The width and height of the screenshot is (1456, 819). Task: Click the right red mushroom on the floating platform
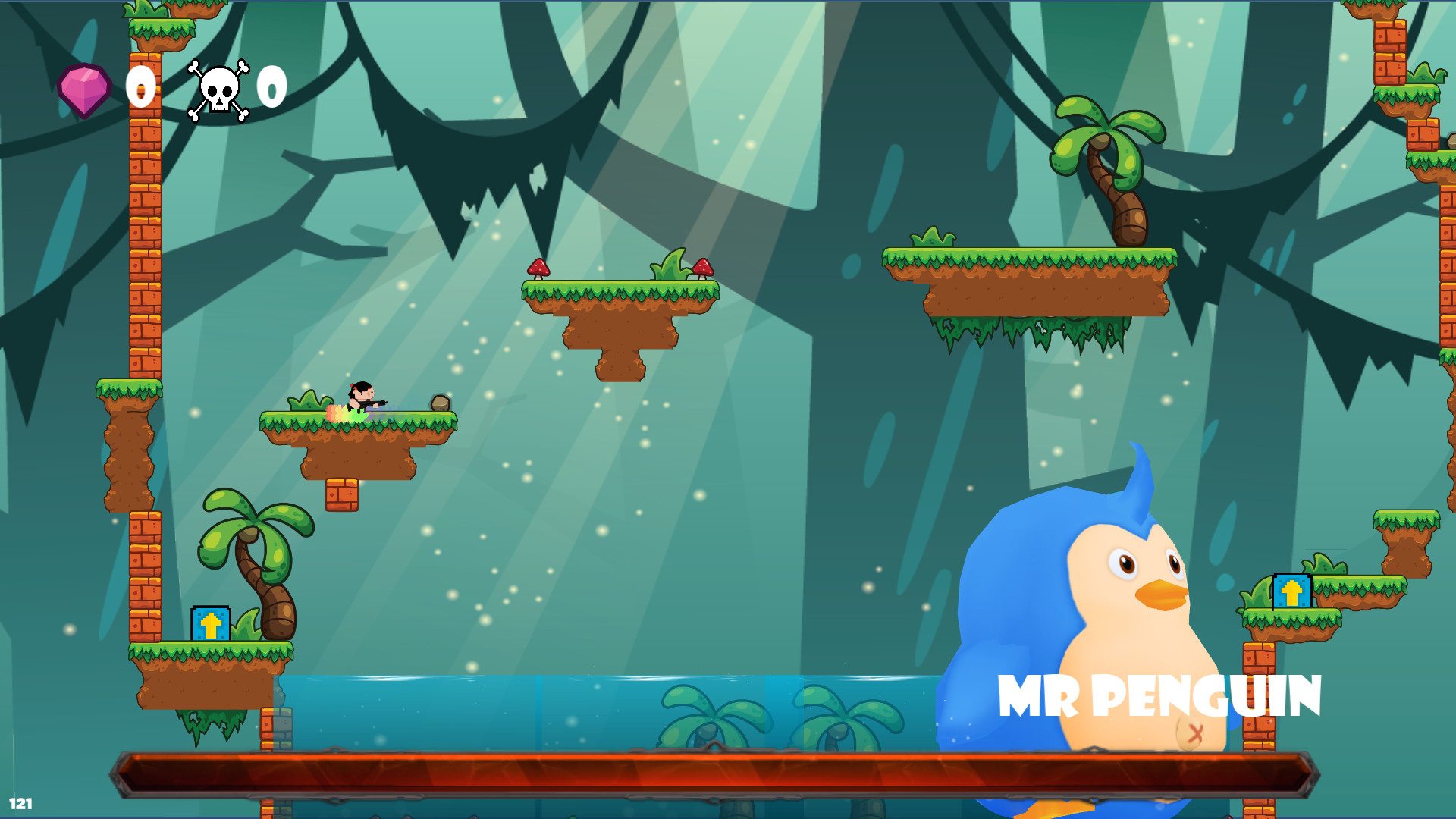pos(705,269)
